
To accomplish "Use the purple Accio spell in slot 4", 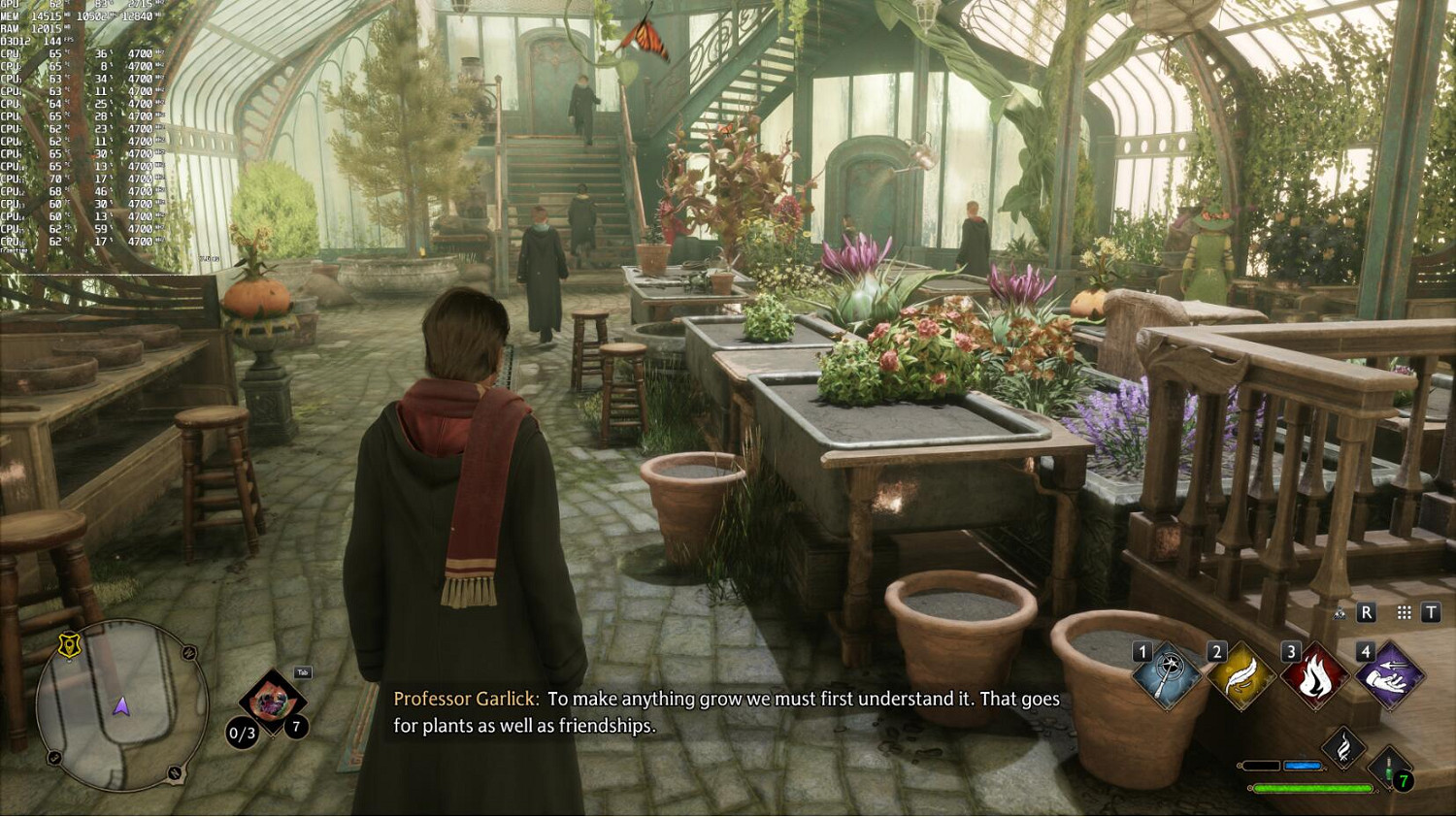I will click(1387, 678).
